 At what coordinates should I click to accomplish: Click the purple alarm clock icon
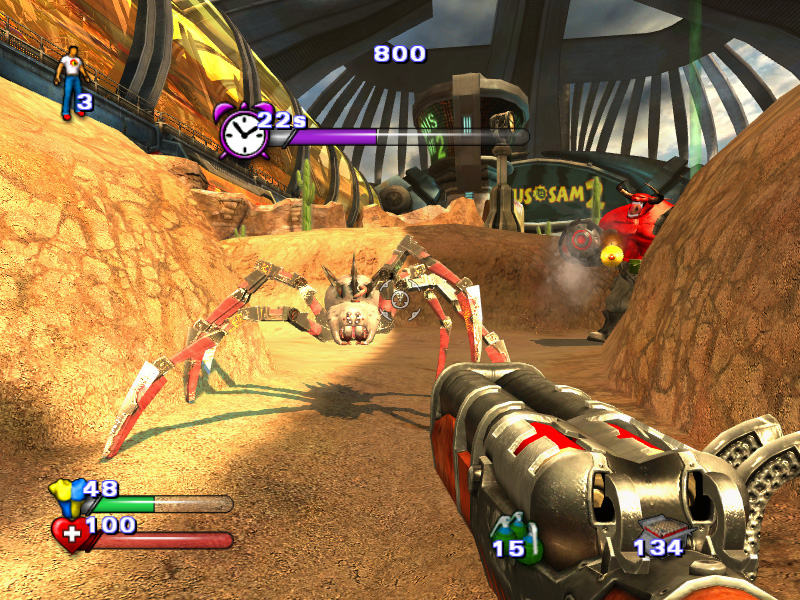[x=243, y=131]
